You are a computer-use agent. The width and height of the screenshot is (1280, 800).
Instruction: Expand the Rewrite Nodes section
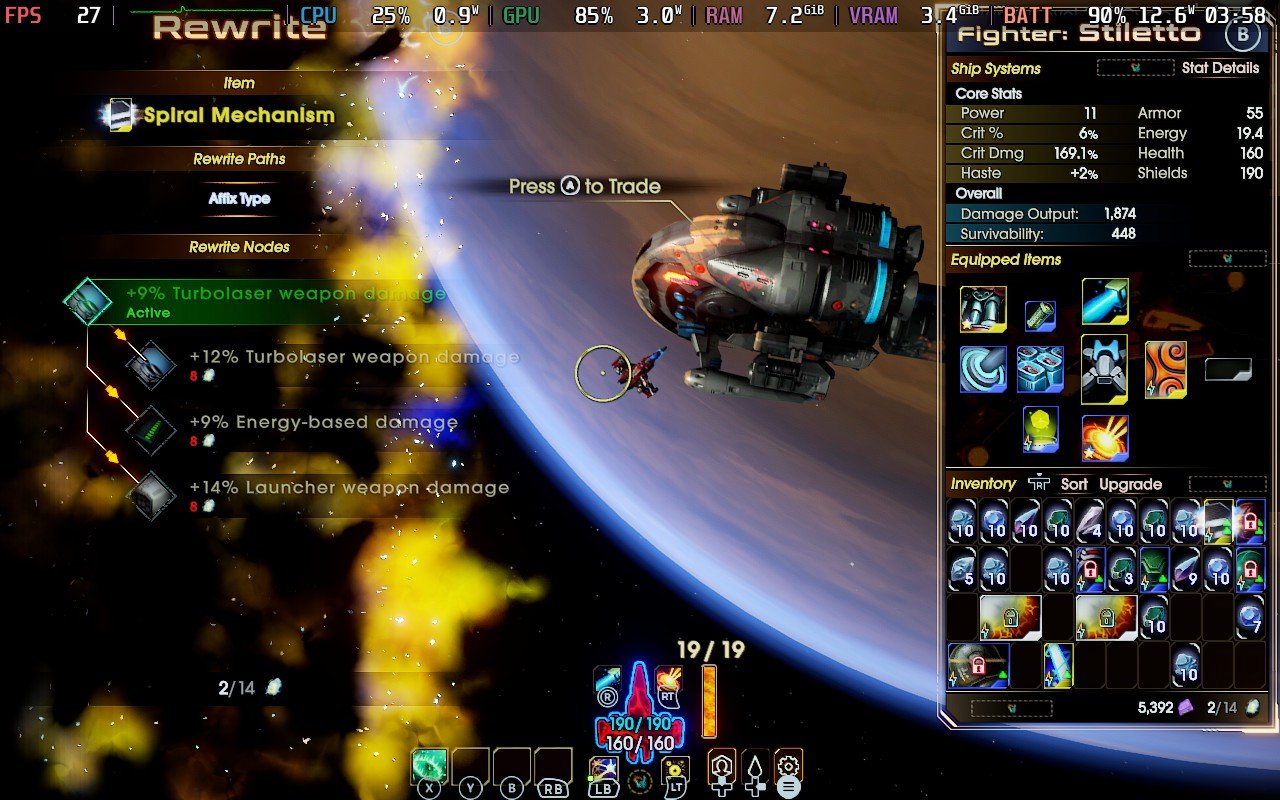pos(240,247)
